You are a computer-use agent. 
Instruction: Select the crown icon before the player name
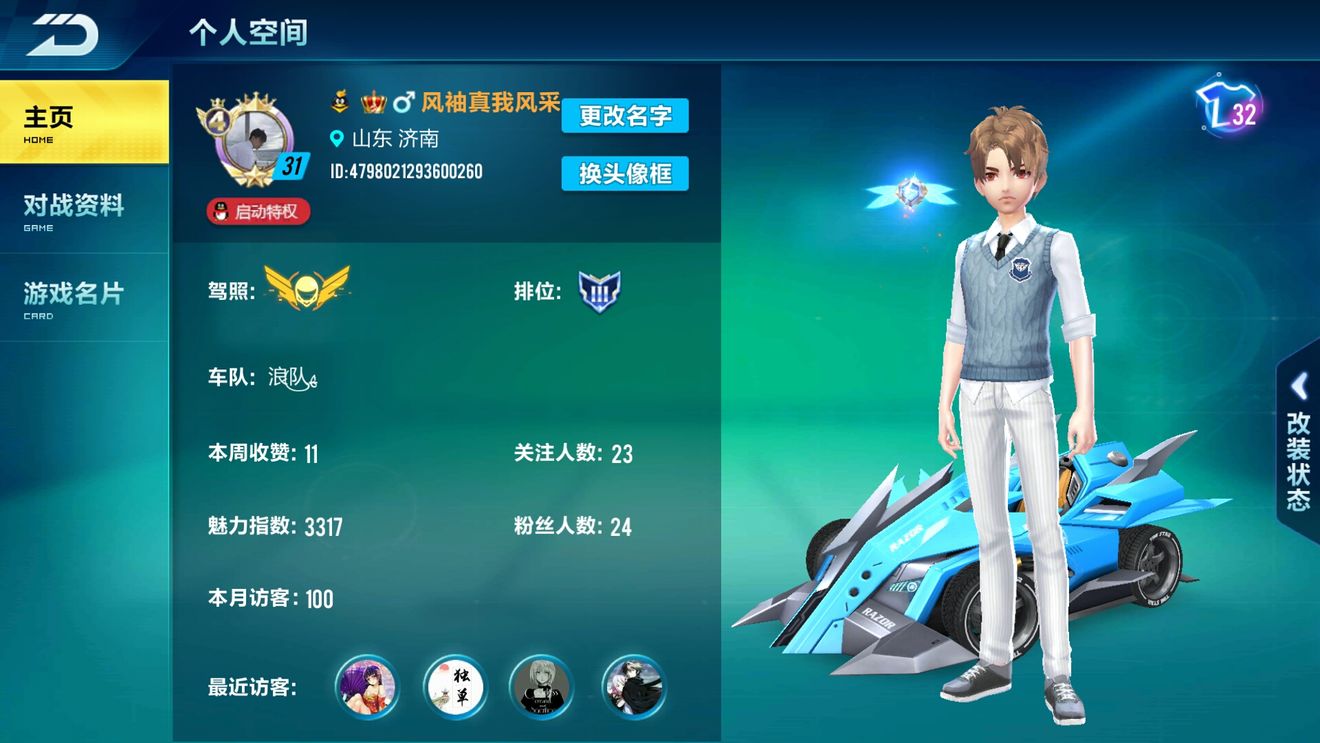pyautogui.click(x=374, y=100)
